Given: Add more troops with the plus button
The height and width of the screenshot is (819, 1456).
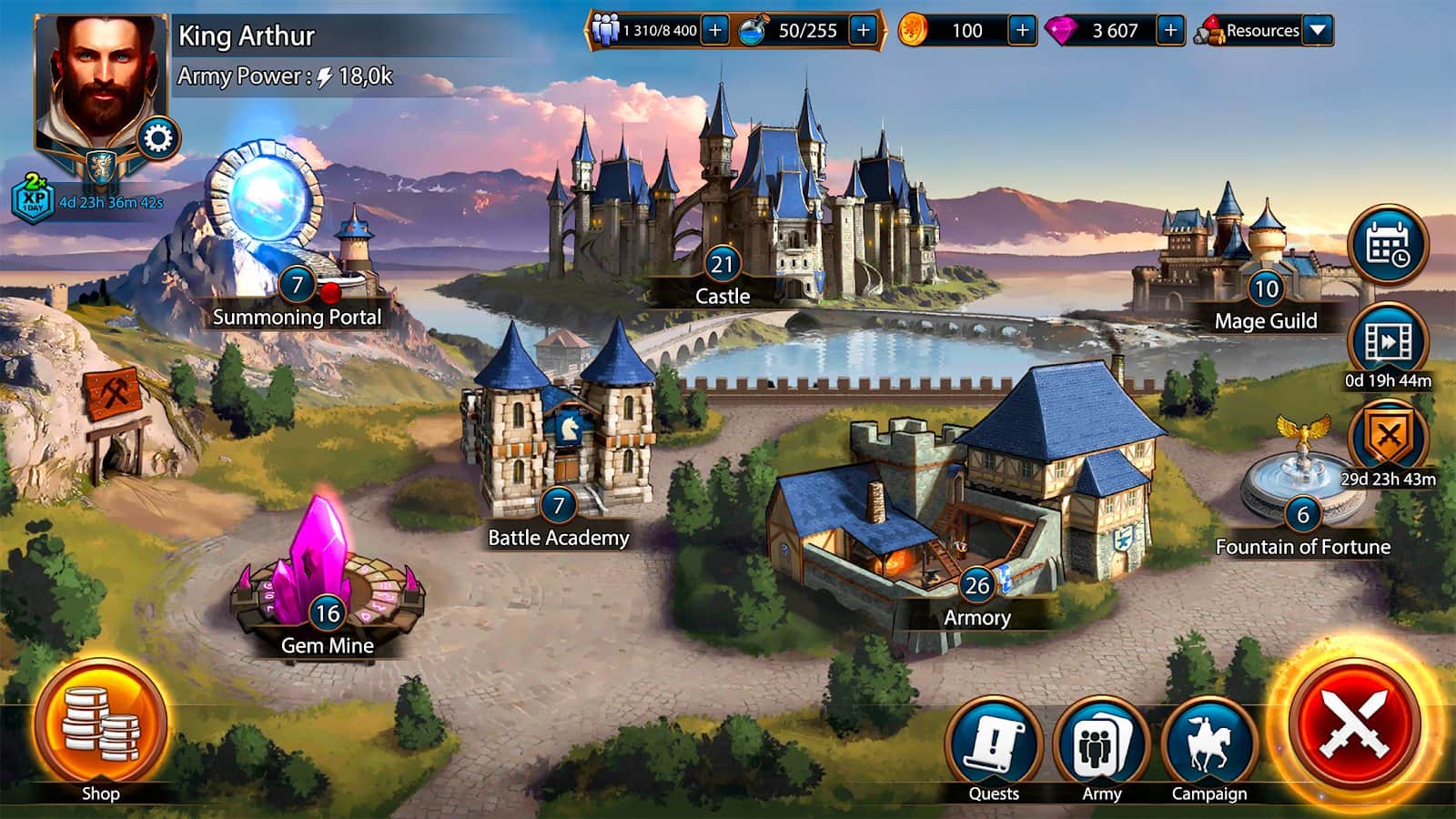Looking at the screenshot, I should click(715, 31).
